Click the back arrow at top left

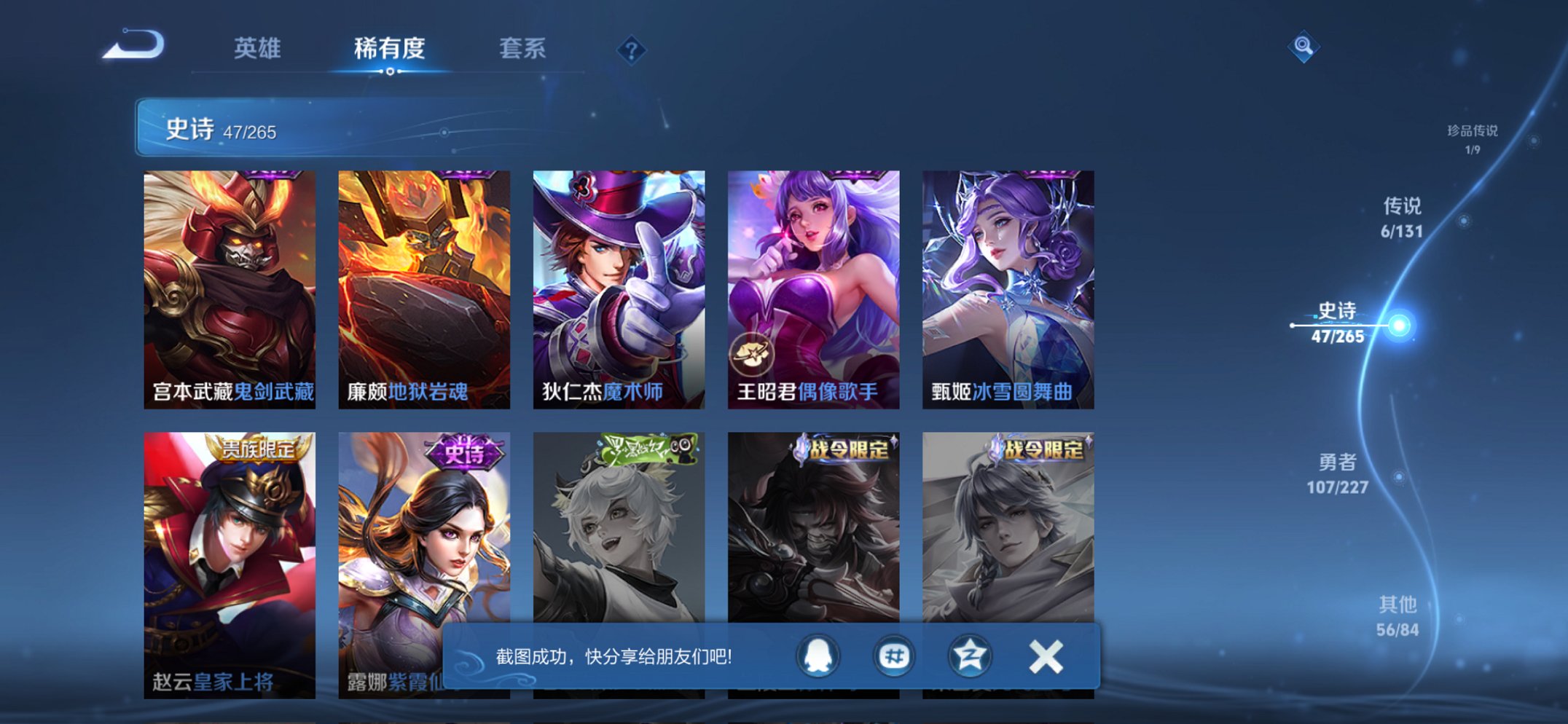click(131, 45)
